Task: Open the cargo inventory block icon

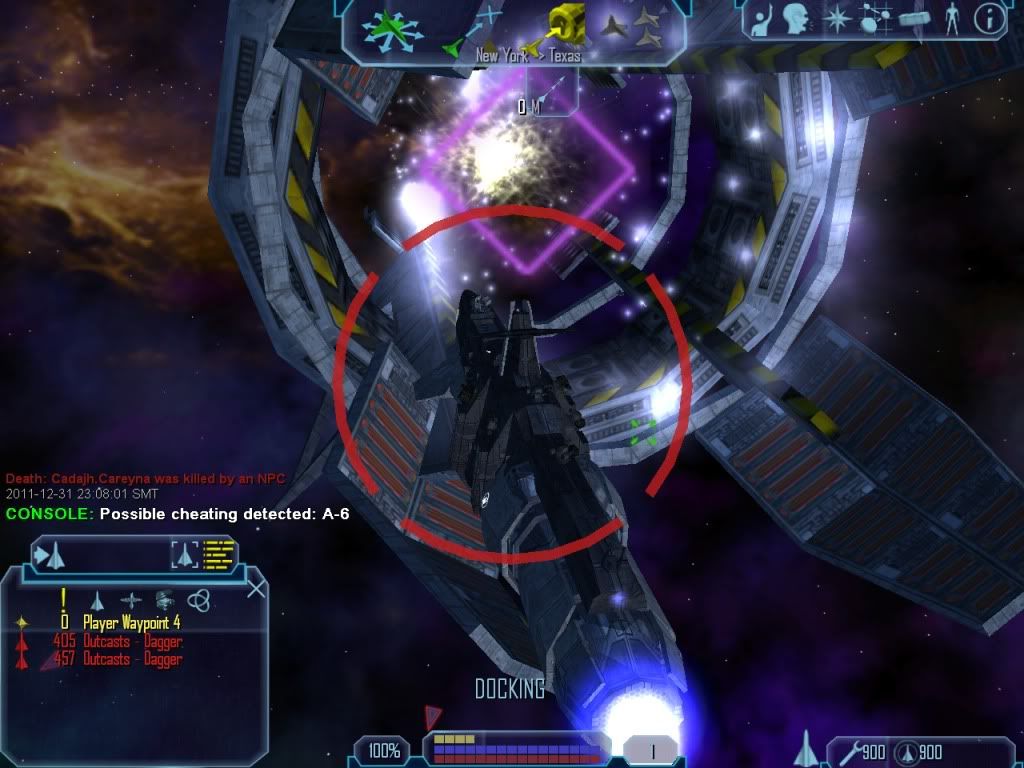Action: 914,18
